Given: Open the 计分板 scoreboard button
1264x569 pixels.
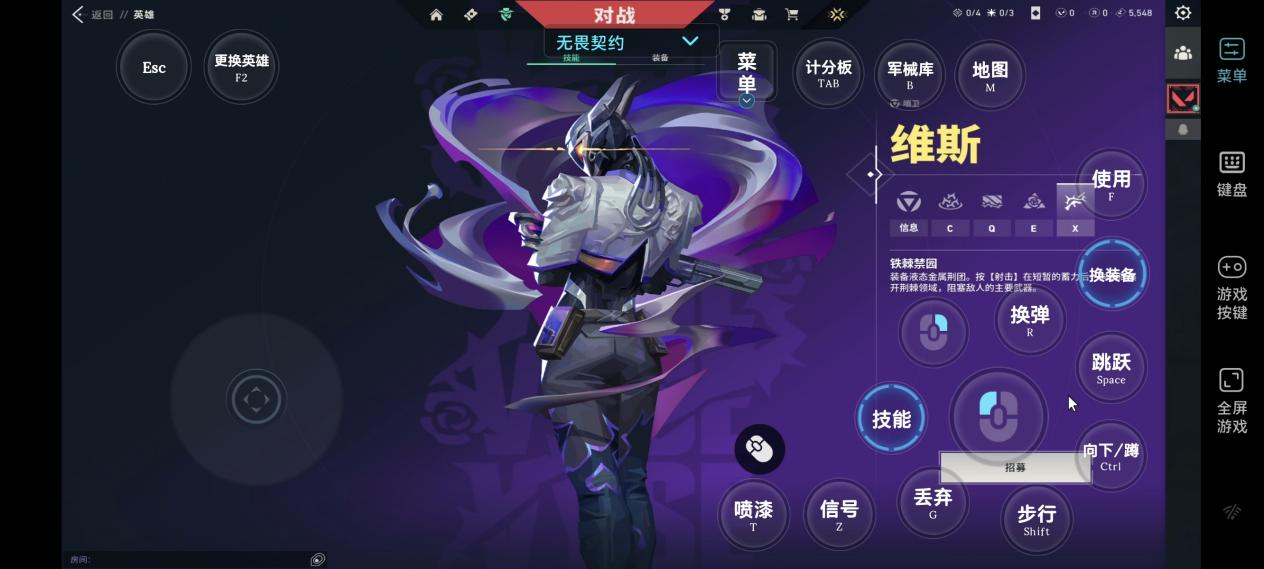Looking at the screenshot, I should pyautogui.click(x=828, y=73).
